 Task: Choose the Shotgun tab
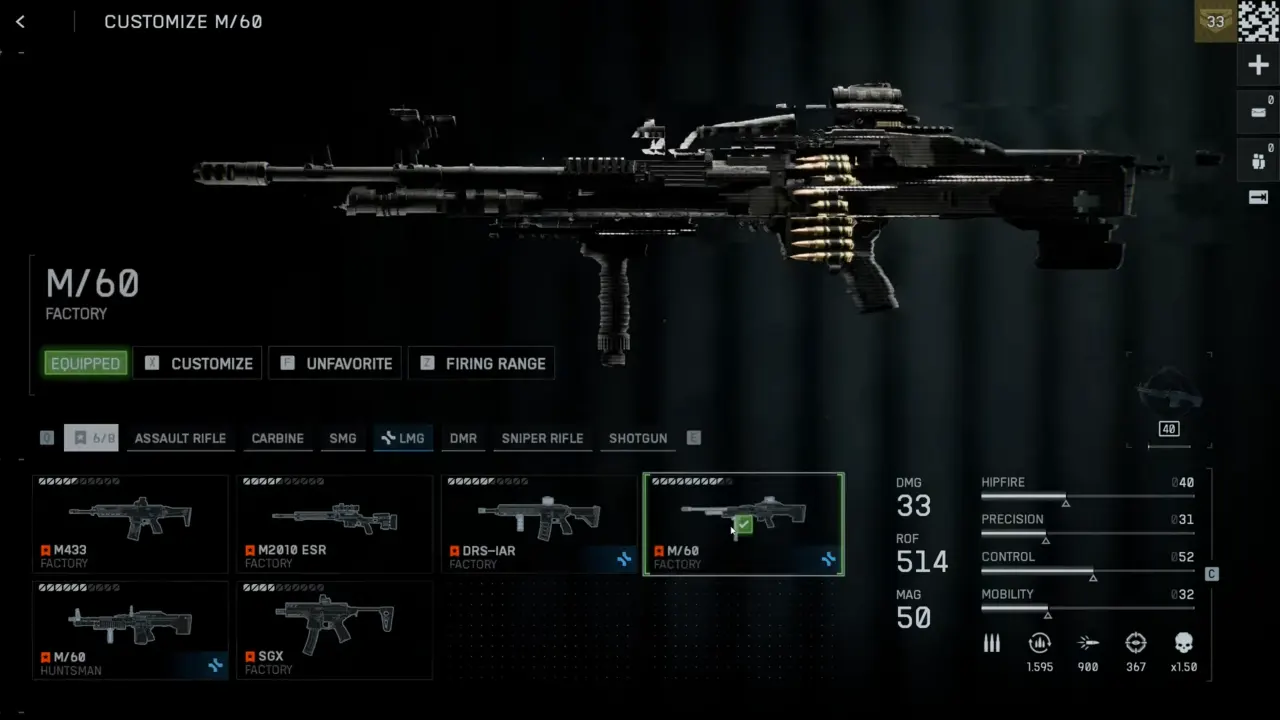[x=638, y=438]
